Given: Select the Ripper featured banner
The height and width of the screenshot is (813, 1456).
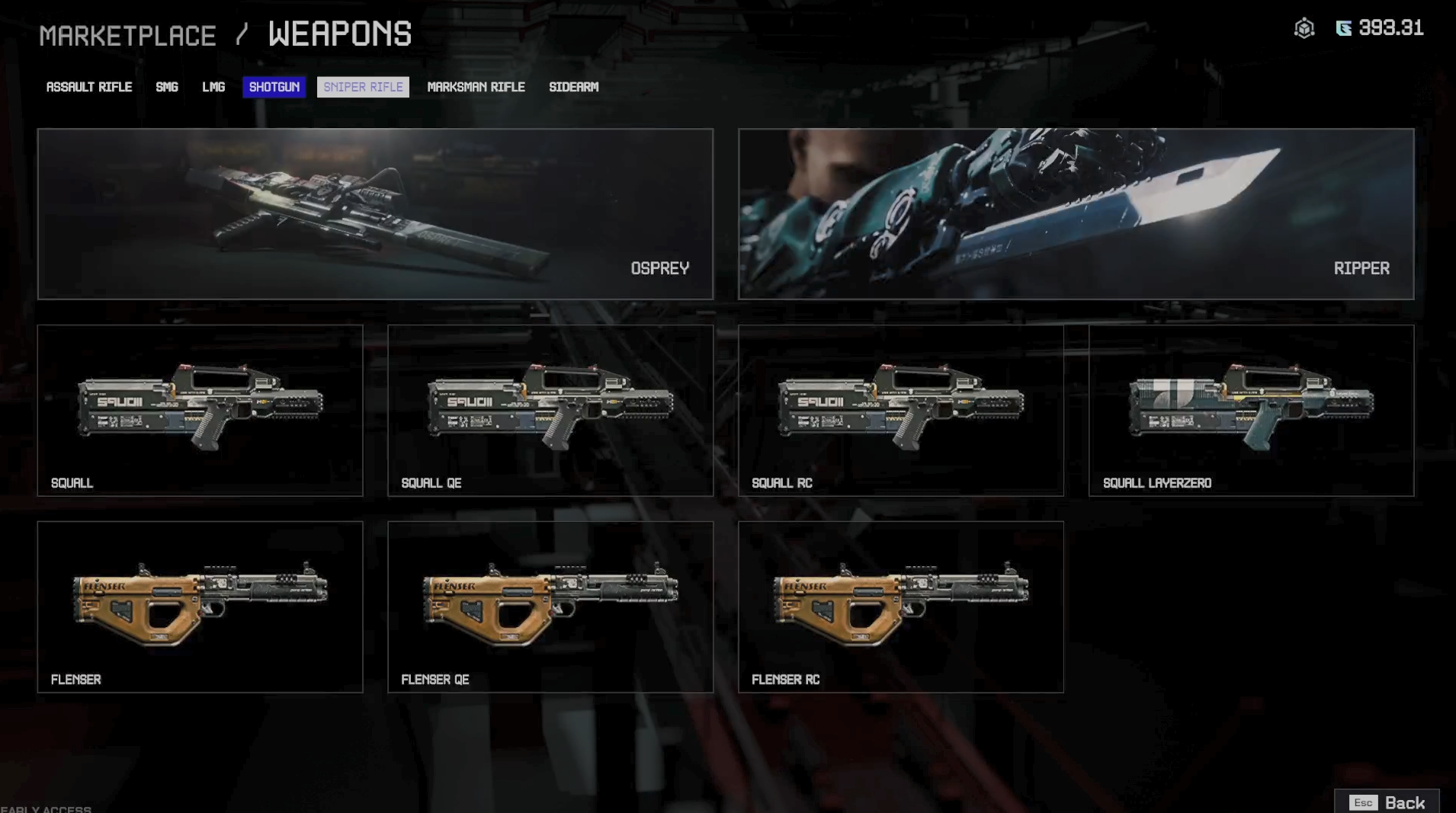Looking at the screenshot, I should pos(1076,213).
